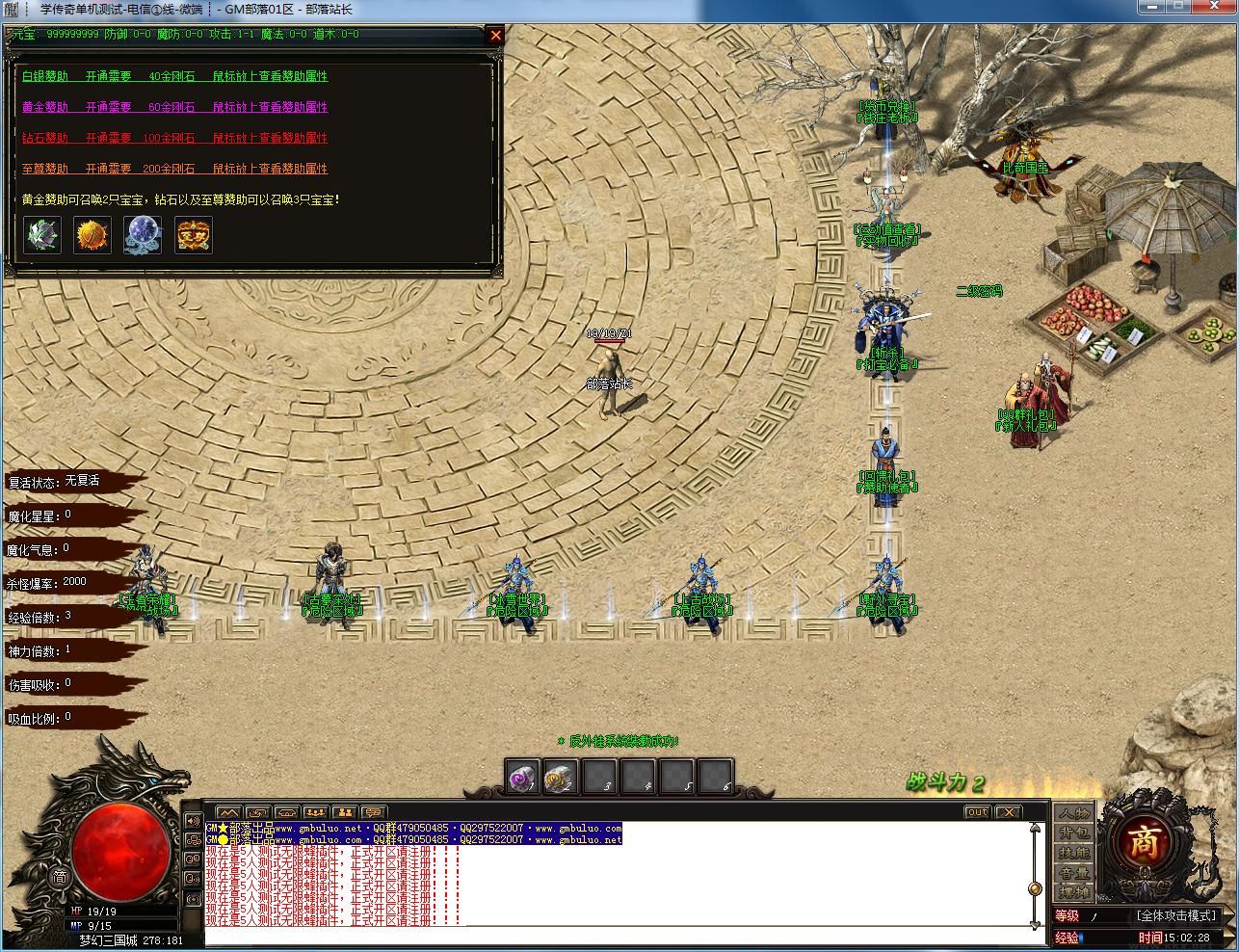This screenshot has width=1239, height=952.
Task: Minimize the game window from the title bar
Action: click(x=1151, y=7)
